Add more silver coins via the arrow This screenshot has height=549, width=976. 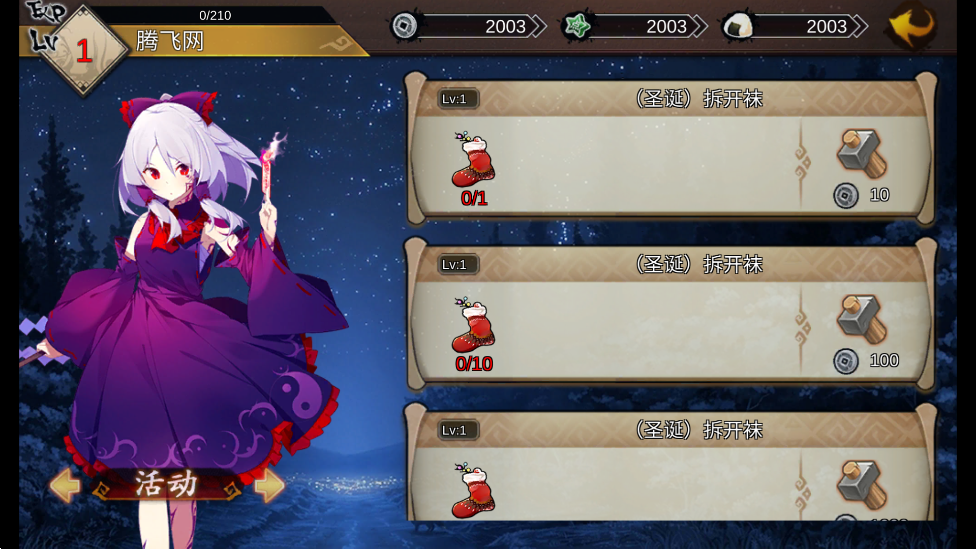click(538, 26)
